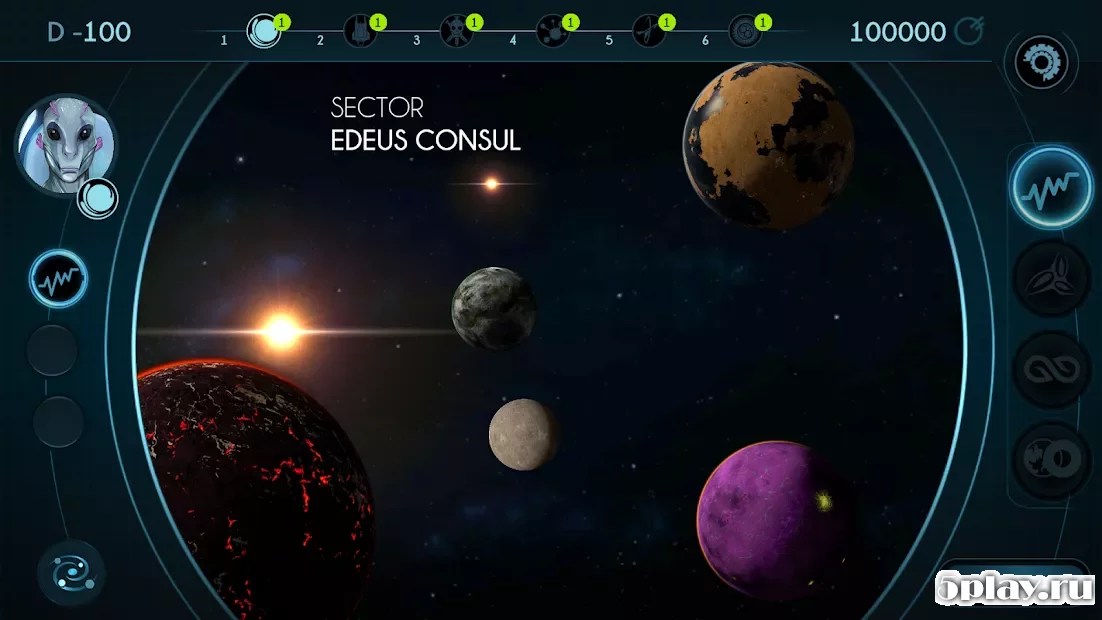
Task: Select the orange cratered planet
Action: pyautogui.click(x=768, y=145)
